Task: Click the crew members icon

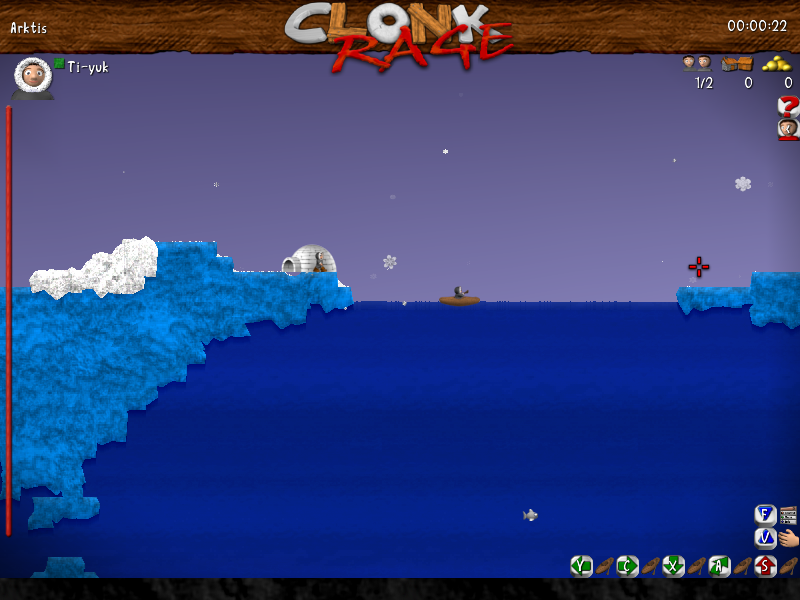Action: click(696, 63)
